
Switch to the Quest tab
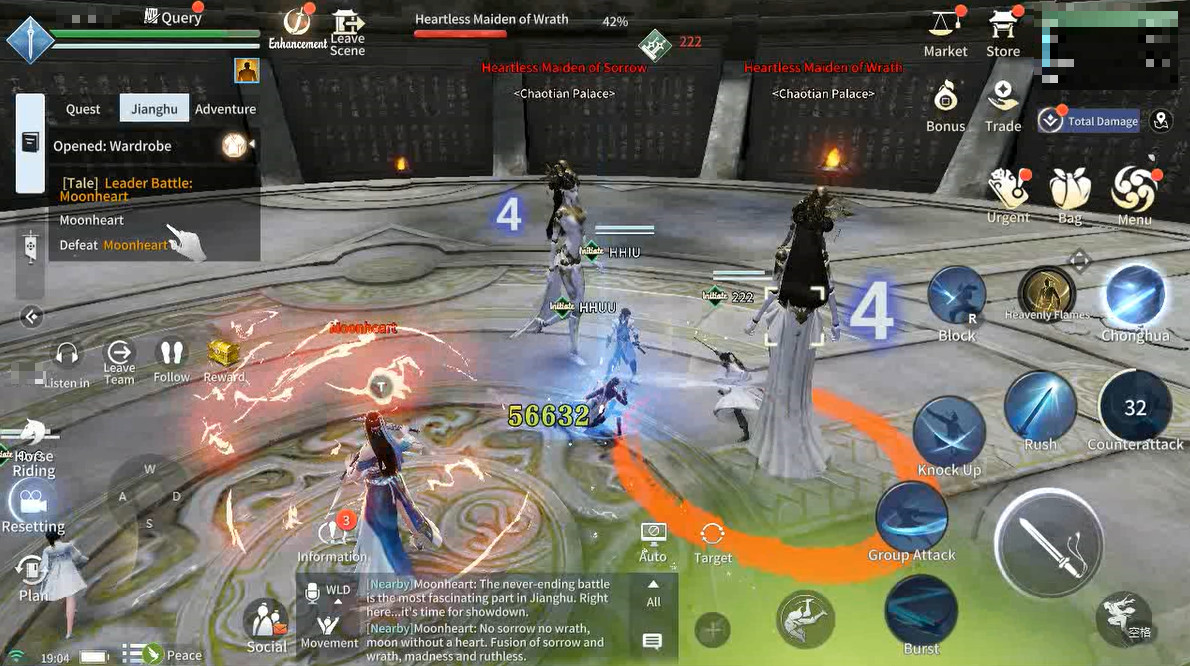click(83, 109)
